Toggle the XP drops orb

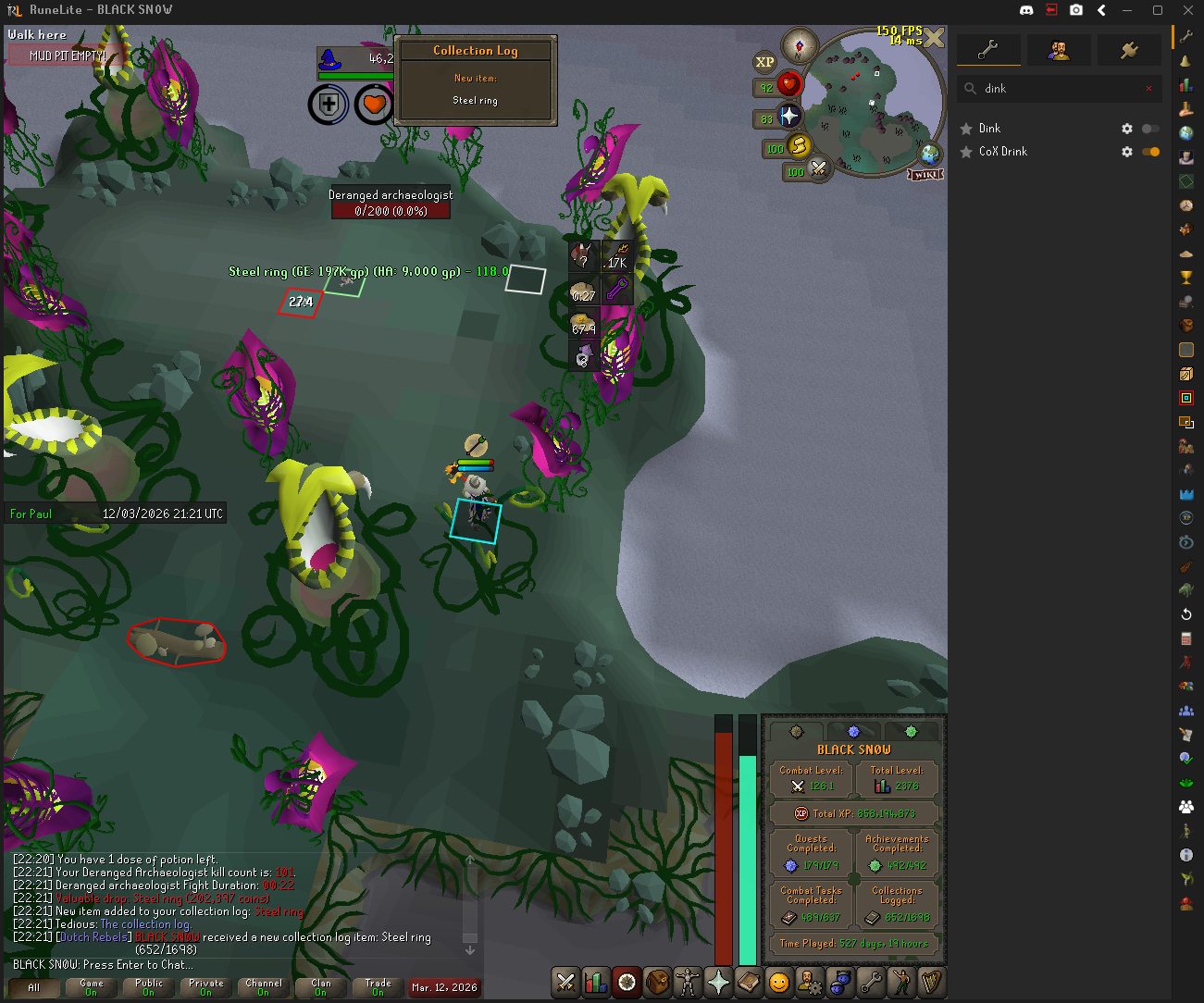click(764, 62)
